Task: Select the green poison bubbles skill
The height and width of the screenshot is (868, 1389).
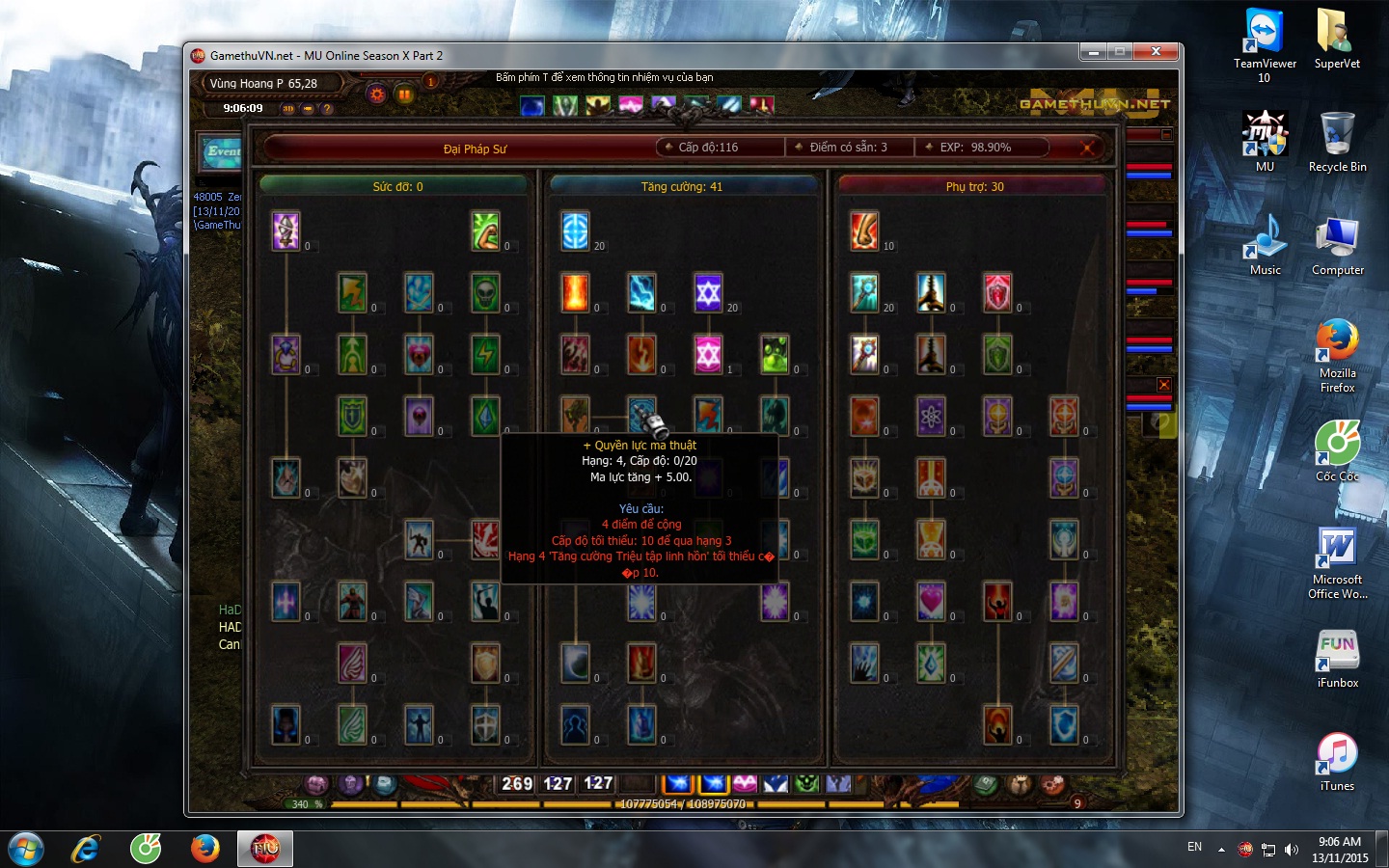Action: point(775,355)
